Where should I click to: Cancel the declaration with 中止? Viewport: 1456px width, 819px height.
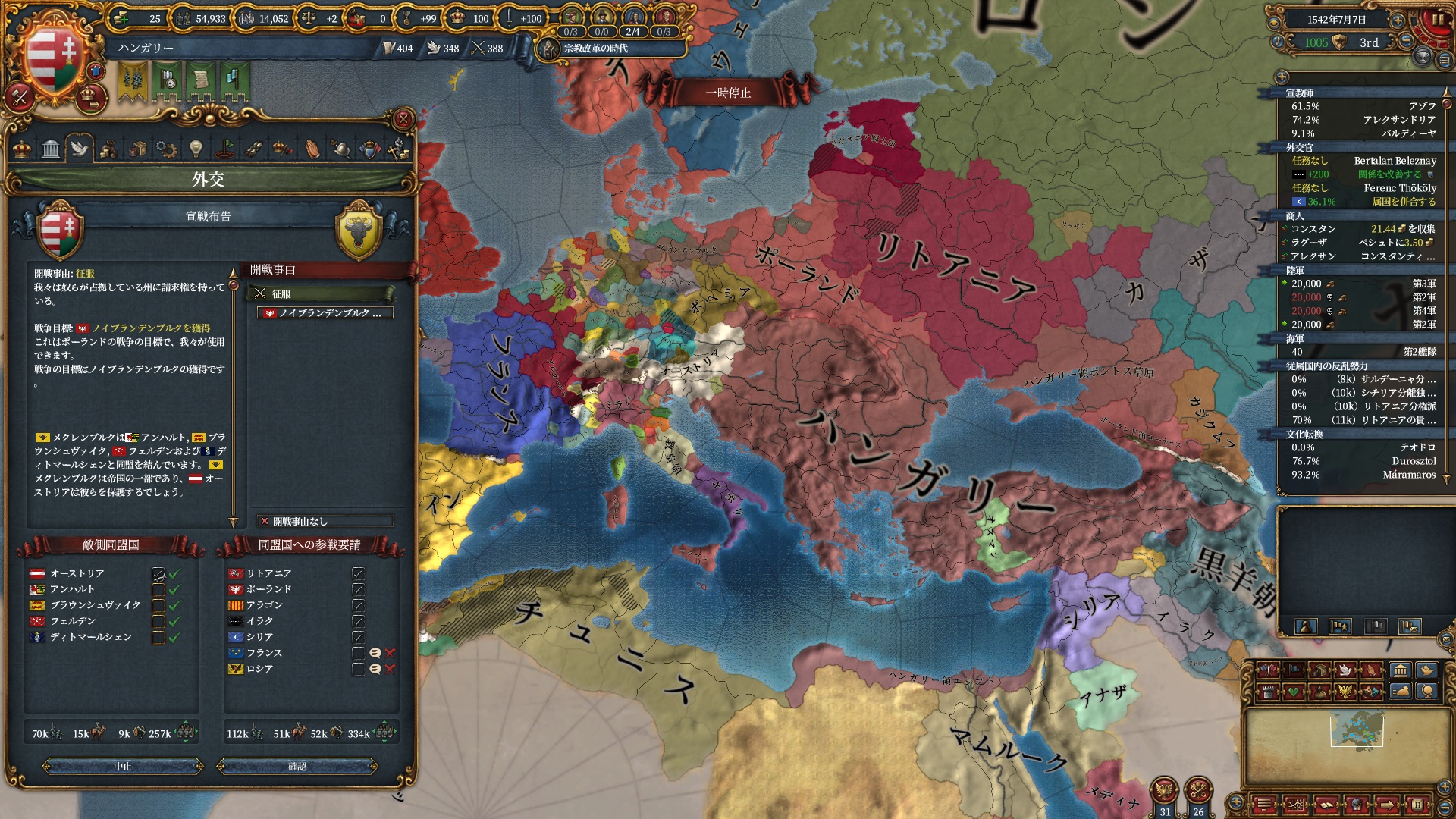point(123,767)
